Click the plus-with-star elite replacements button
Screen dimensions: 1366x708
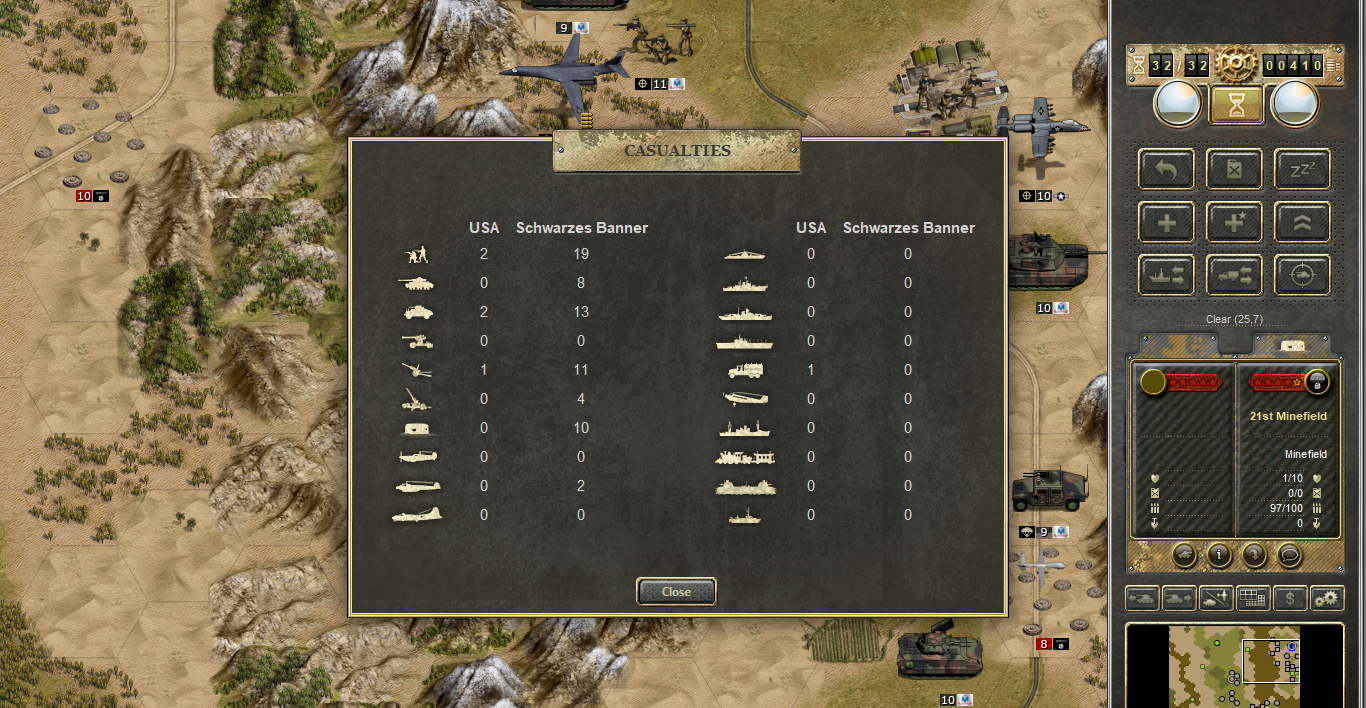1235,222
